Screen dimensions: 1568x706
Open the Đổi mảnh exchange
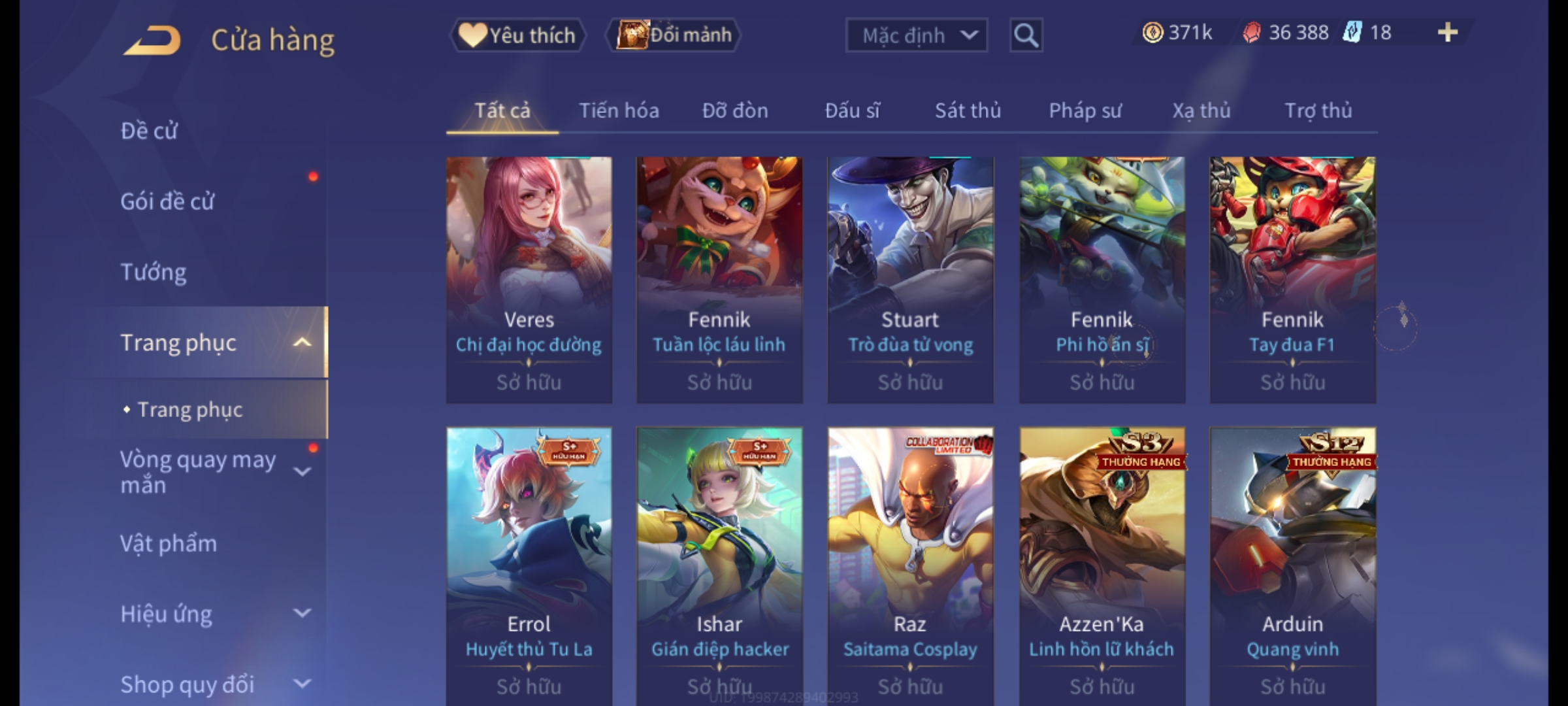(x=674, y=35)
